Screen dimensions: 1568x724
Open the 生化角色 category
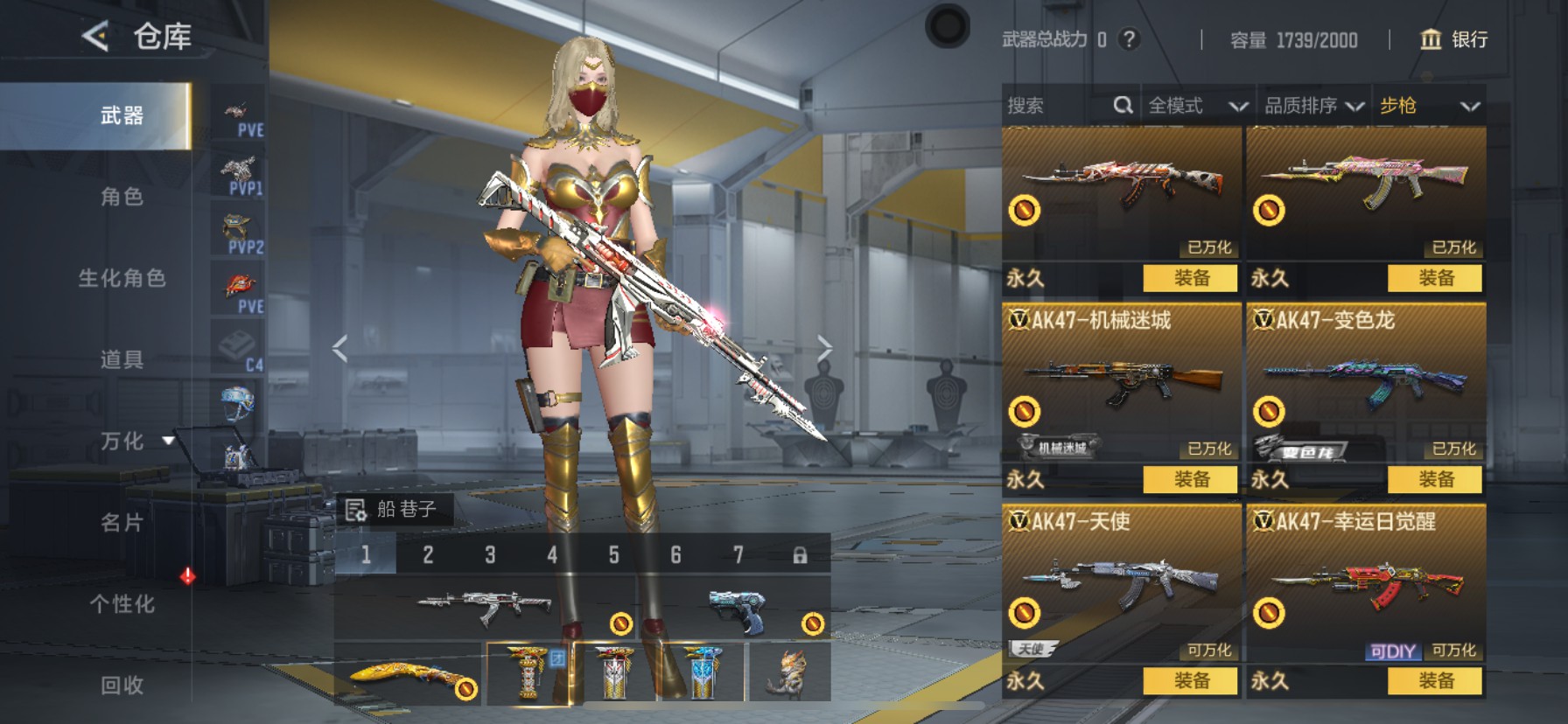[x=122, y=278]
